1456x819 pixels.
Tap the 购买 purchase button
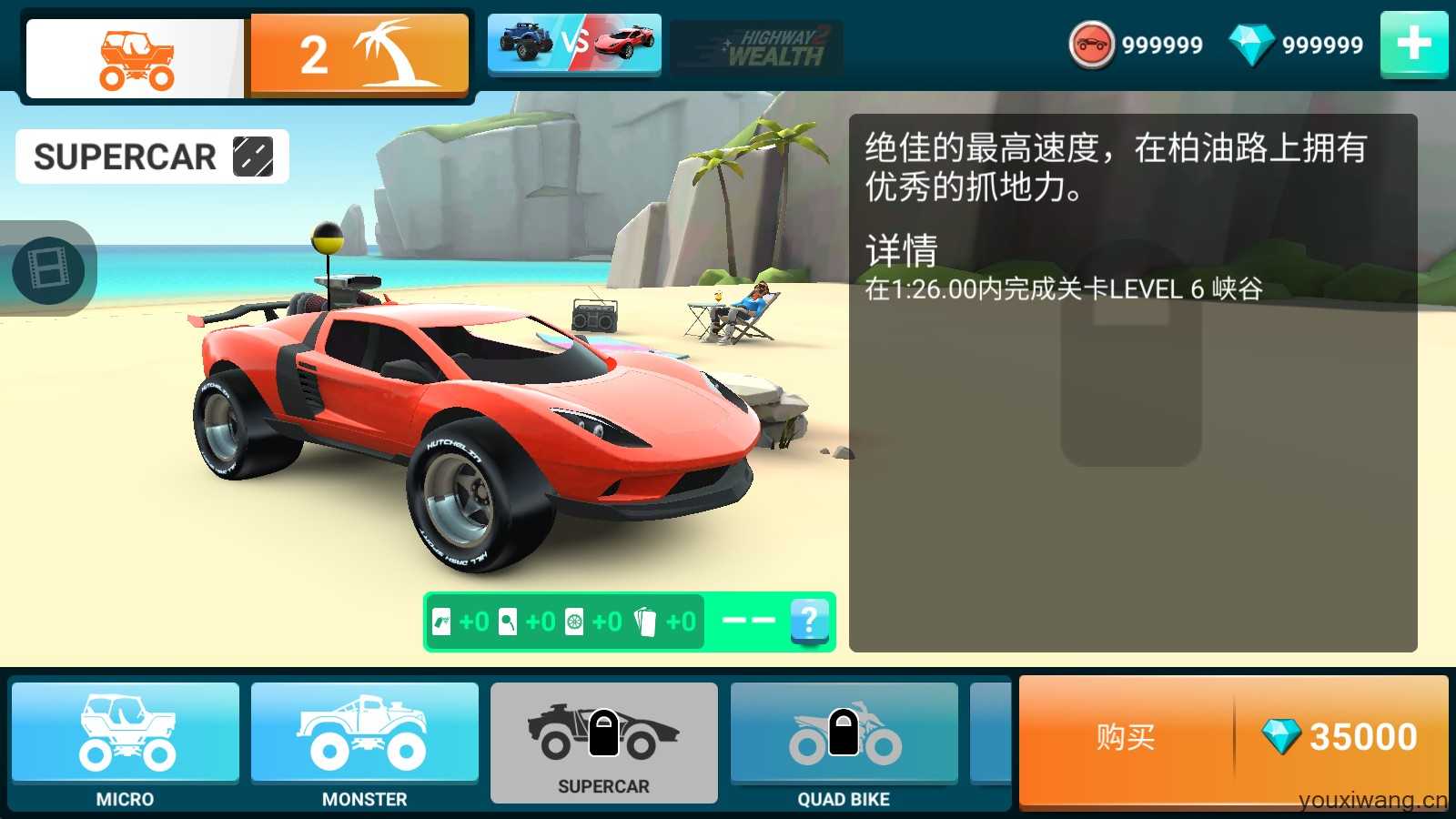click(1128, 735)
